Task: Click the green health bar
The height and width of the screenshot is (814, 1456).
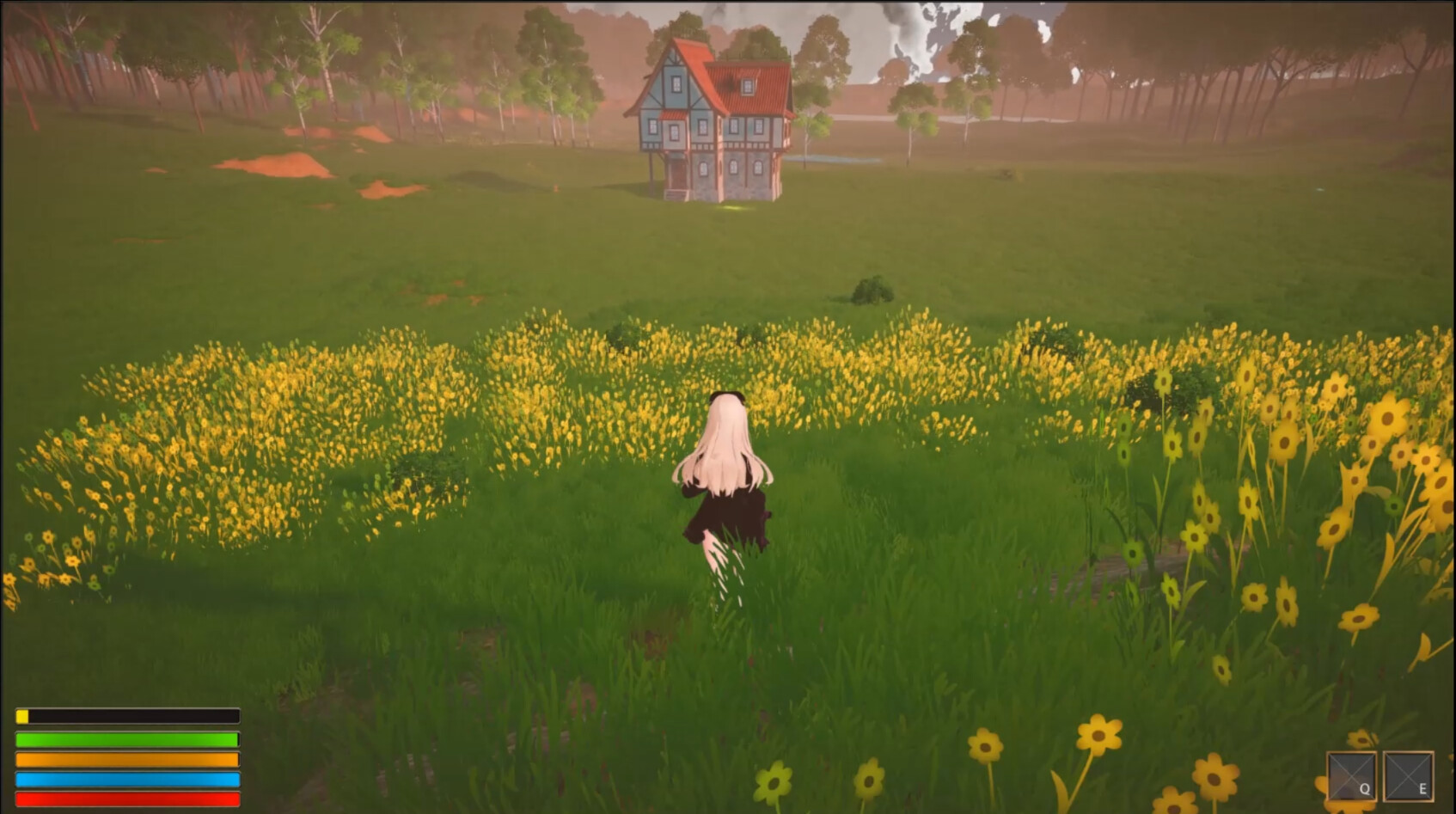Action: [129, 739]
